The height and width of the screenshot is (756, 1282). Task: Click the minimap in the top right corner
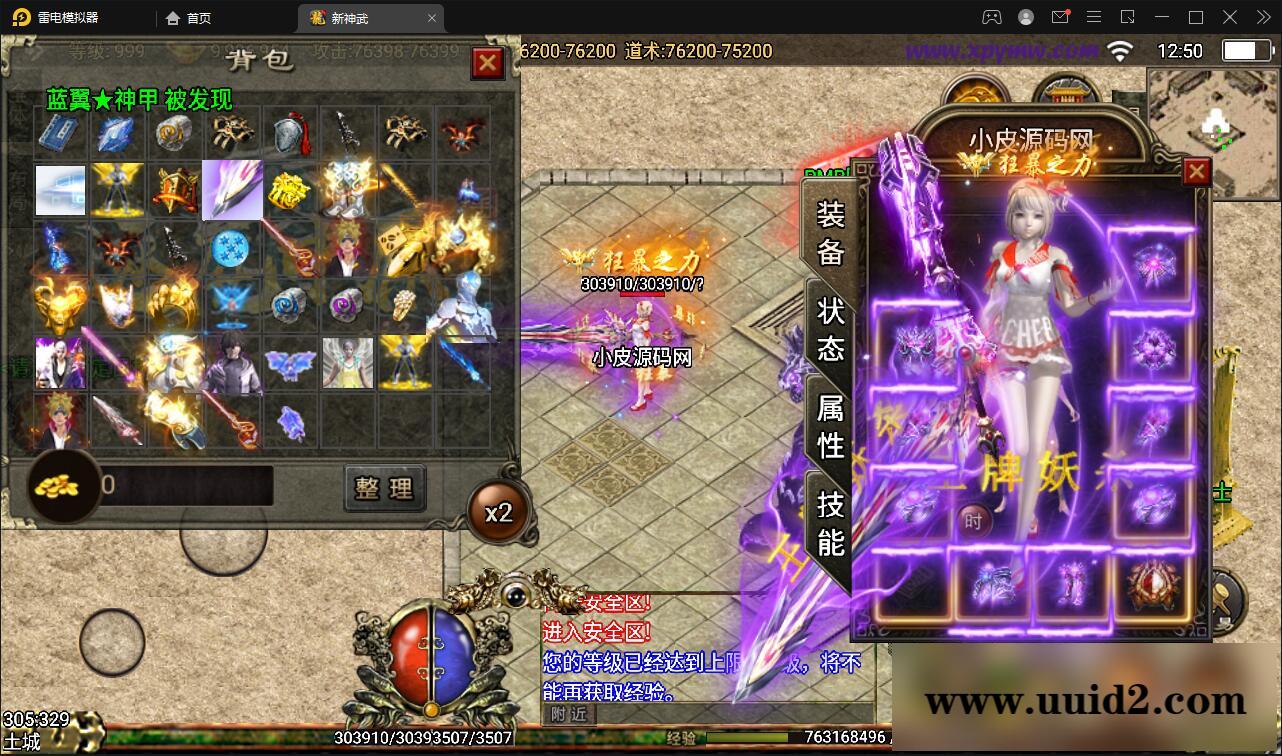[x=1212, y=110]
